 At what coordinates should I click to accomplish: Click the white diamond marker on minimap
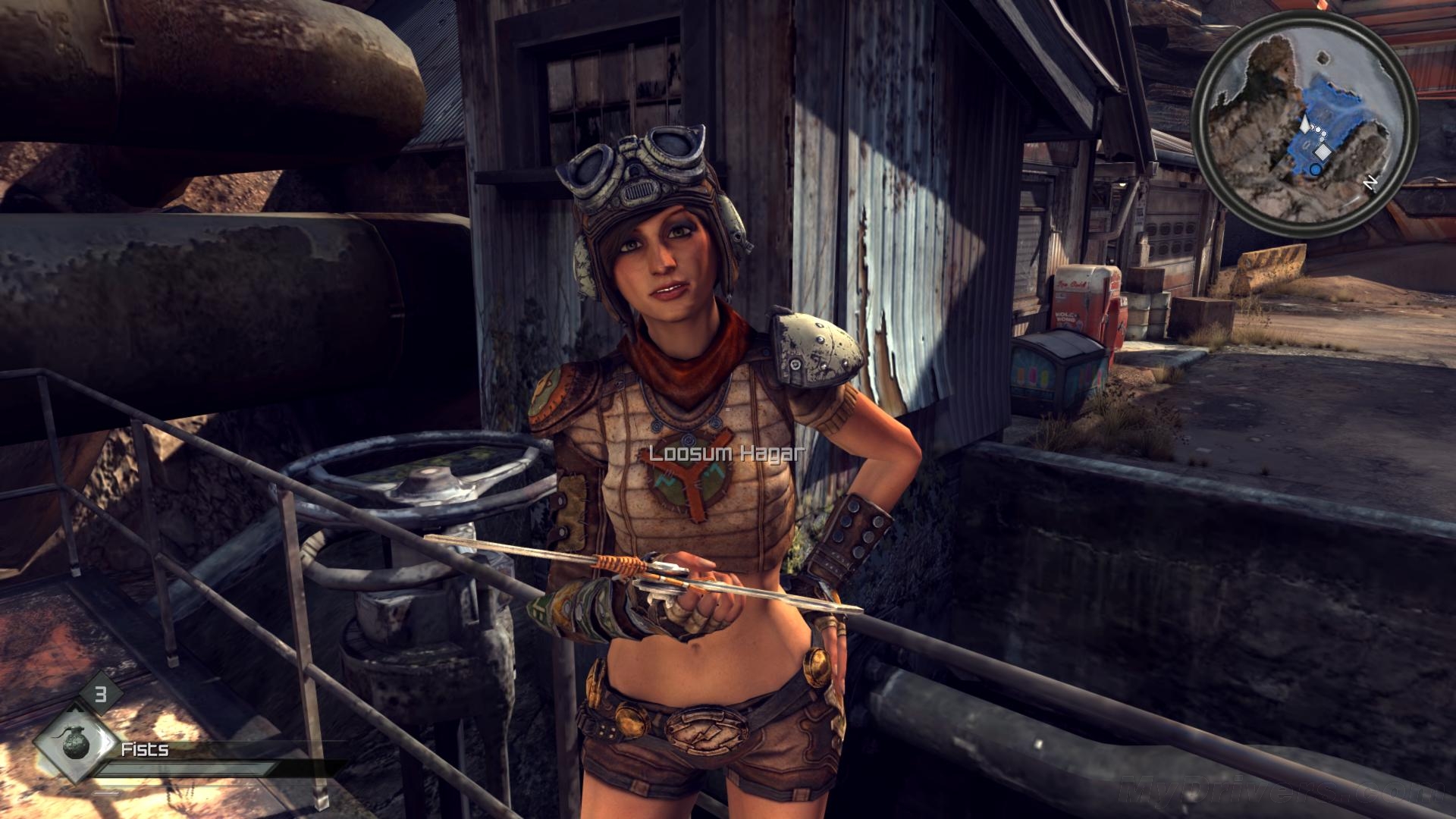pyautogui.click(x=1323, y=152)
